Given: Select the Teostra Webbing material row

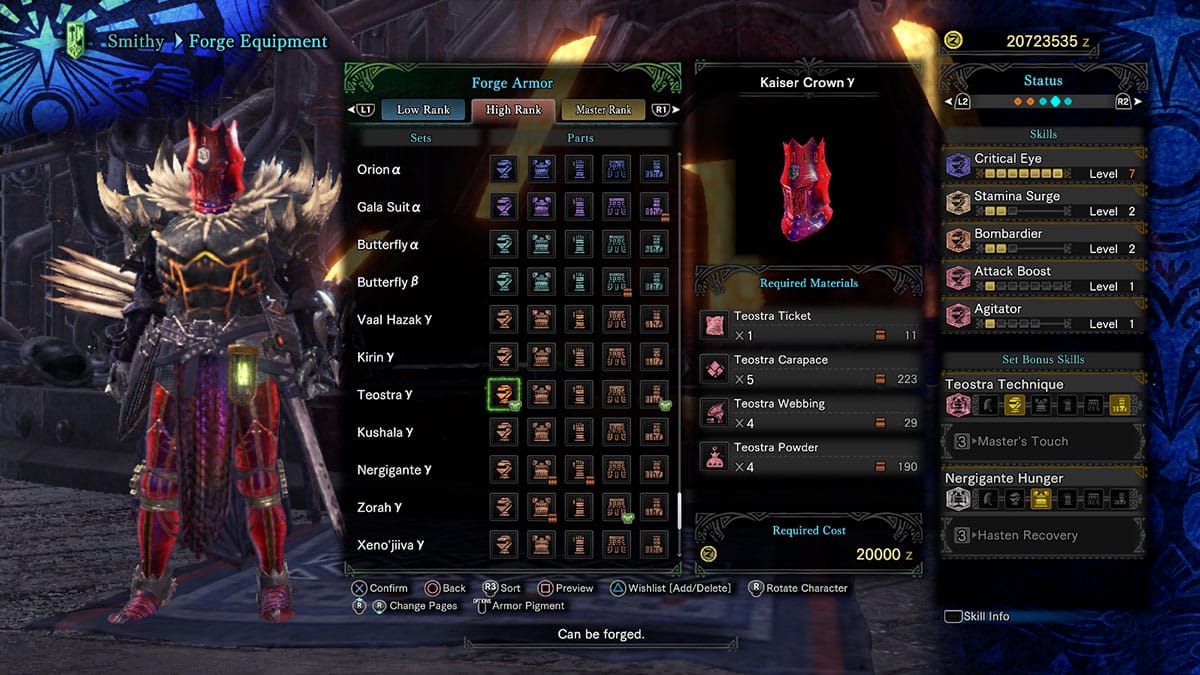Looking at the screenshot, I should click(x=808, y=413).
